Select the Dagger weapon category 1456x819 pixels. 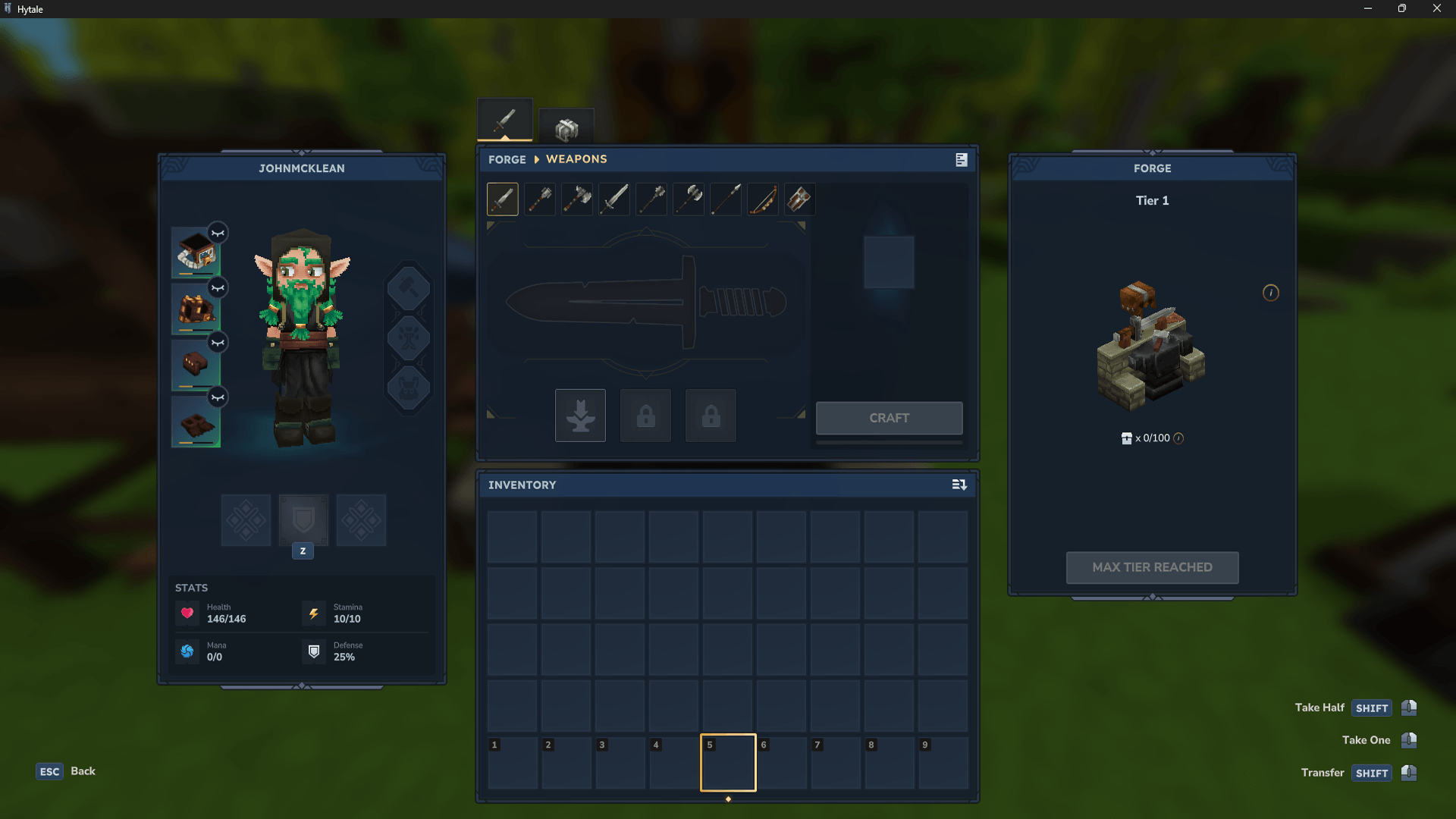pyautogui.click(x=502, y=199)
